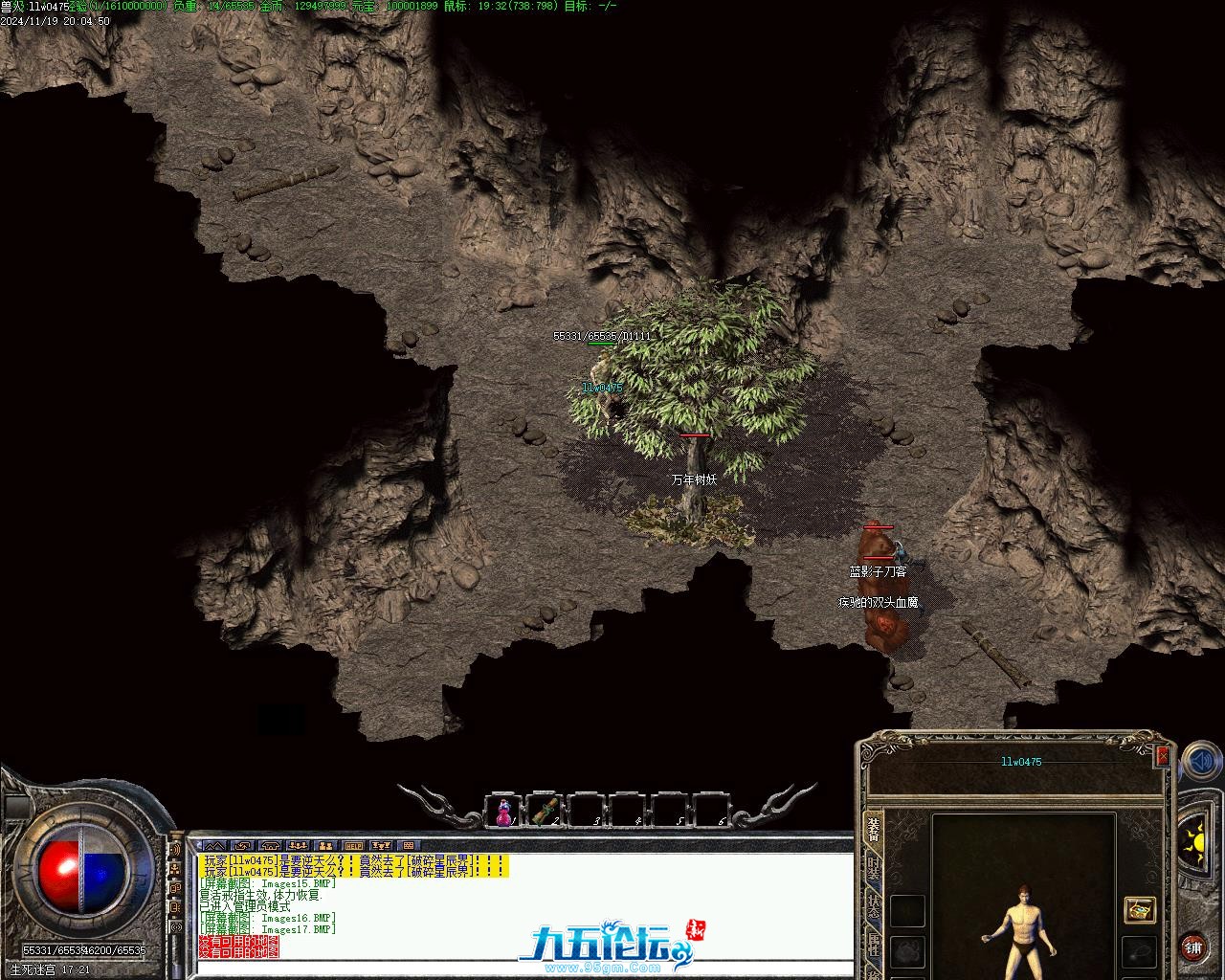Use the red potion in belt slot 1

click(x=503, y=812)
